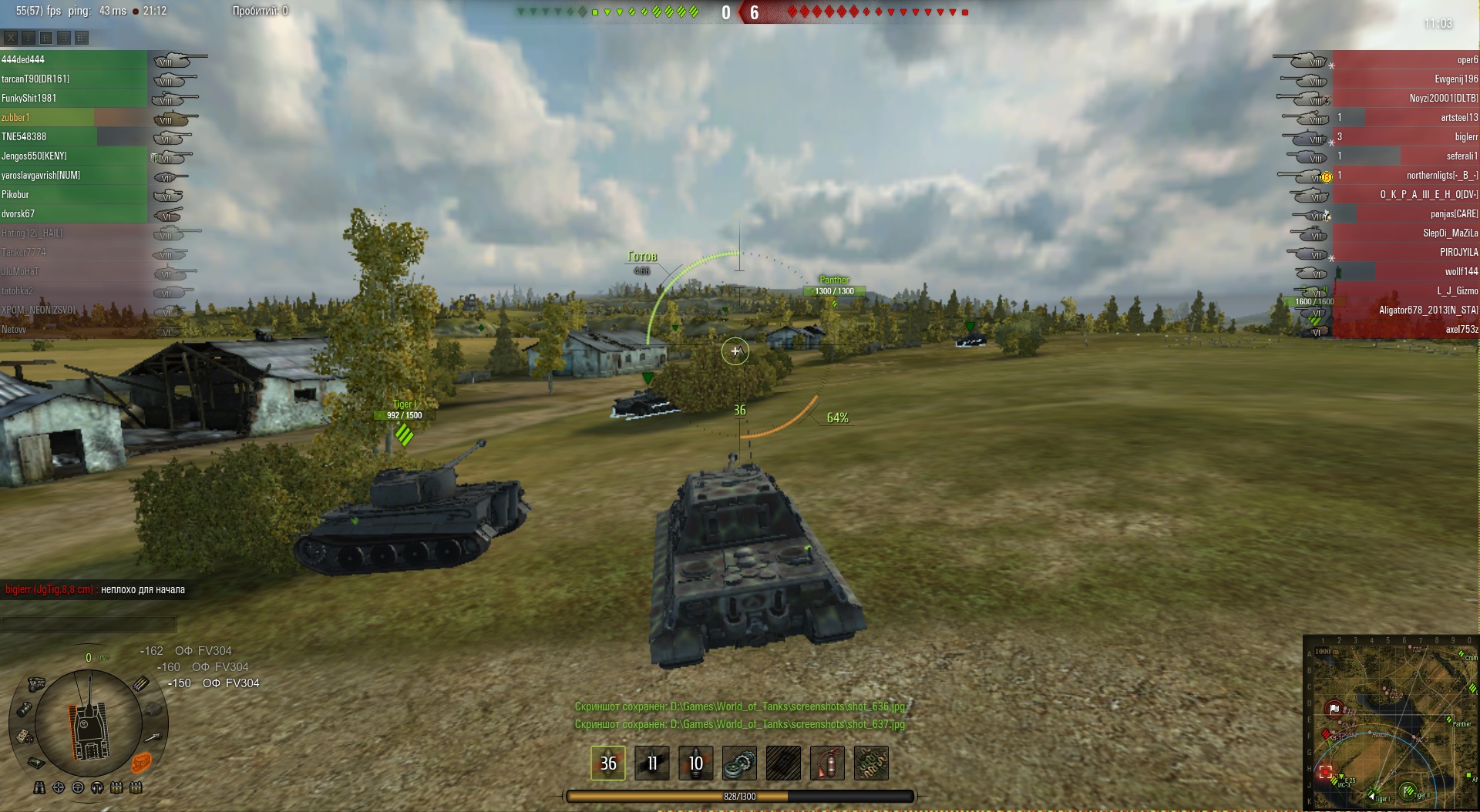
Task: Switch to the shell slot with 11 rounds
Action: tap(652, 763)
